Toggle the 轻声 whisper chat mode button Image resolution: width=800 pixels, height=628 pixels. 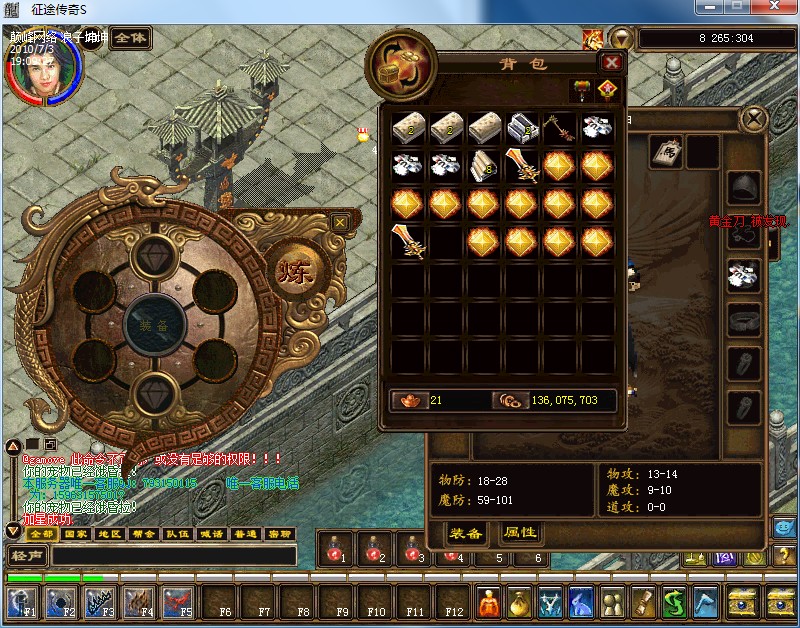pyautogui.click(x=27, y=556)
